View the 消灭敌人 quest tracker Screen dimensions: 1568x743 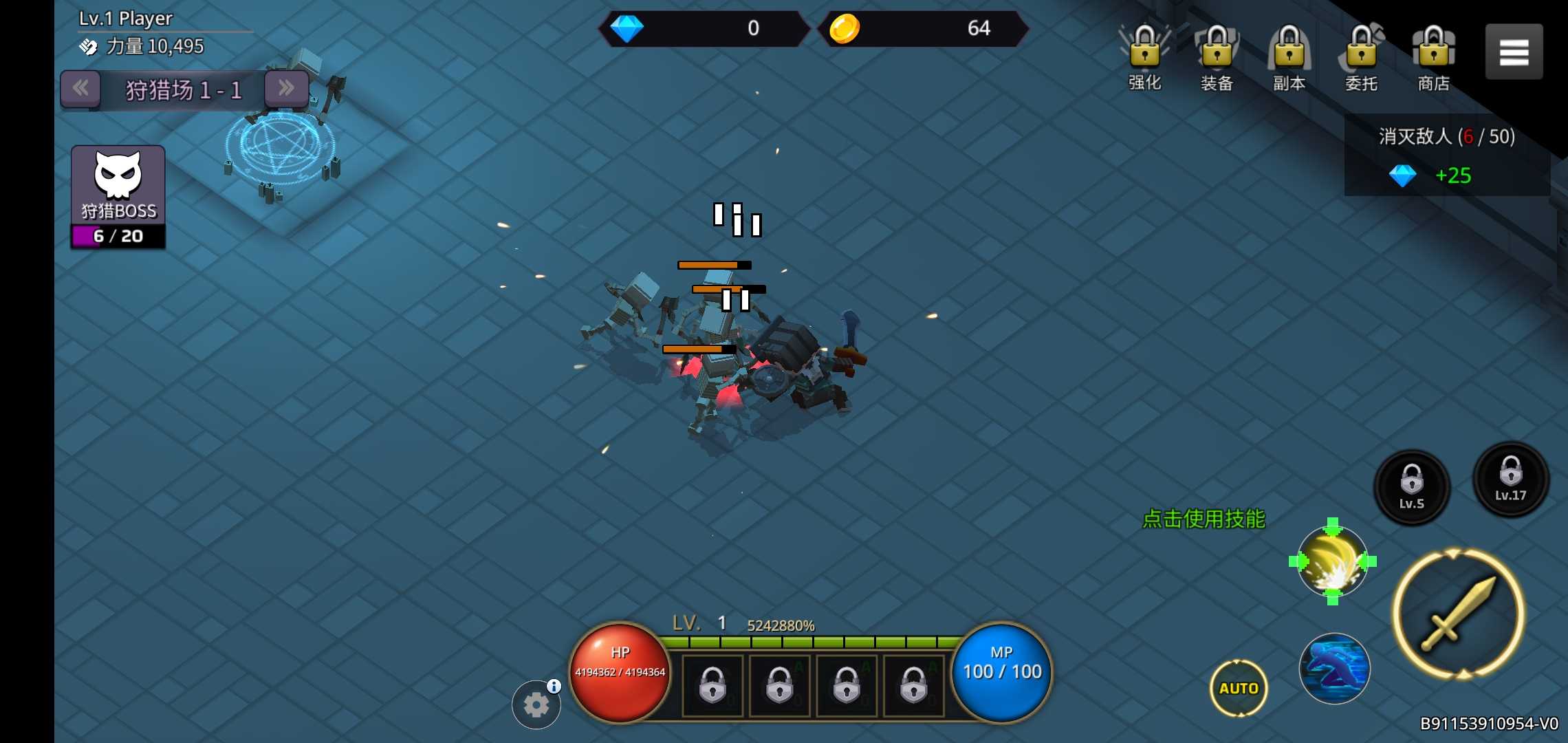tap(1446, 155)
